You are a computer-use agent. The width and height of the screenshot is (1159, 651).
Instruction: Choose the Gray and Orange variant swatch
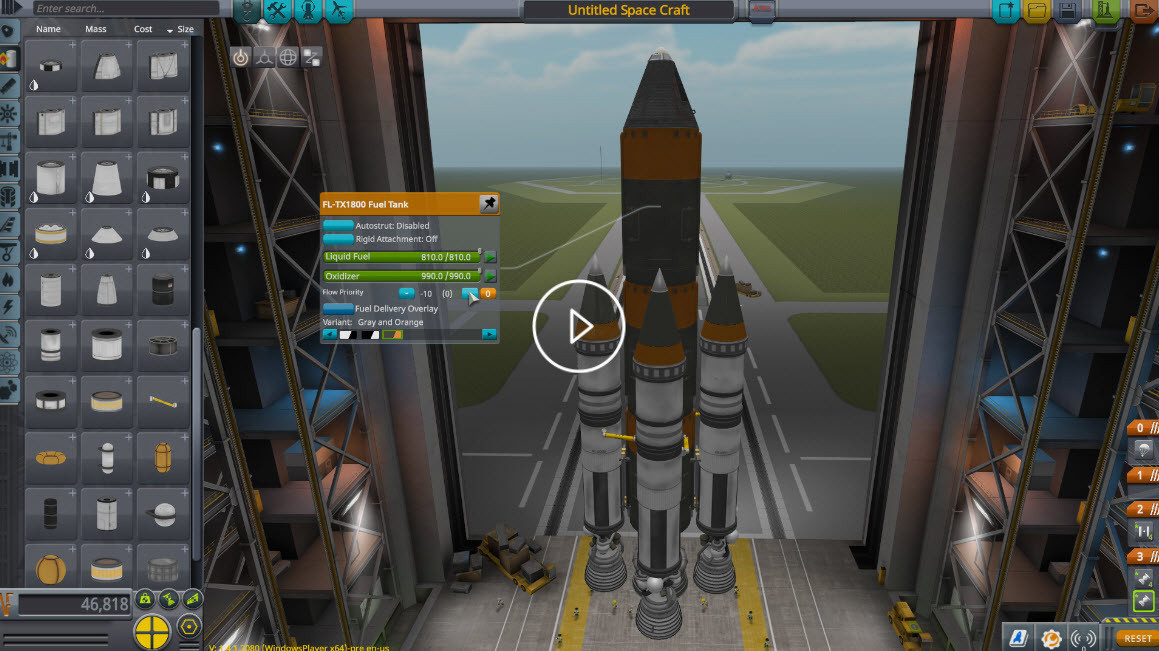pos(392,334)
